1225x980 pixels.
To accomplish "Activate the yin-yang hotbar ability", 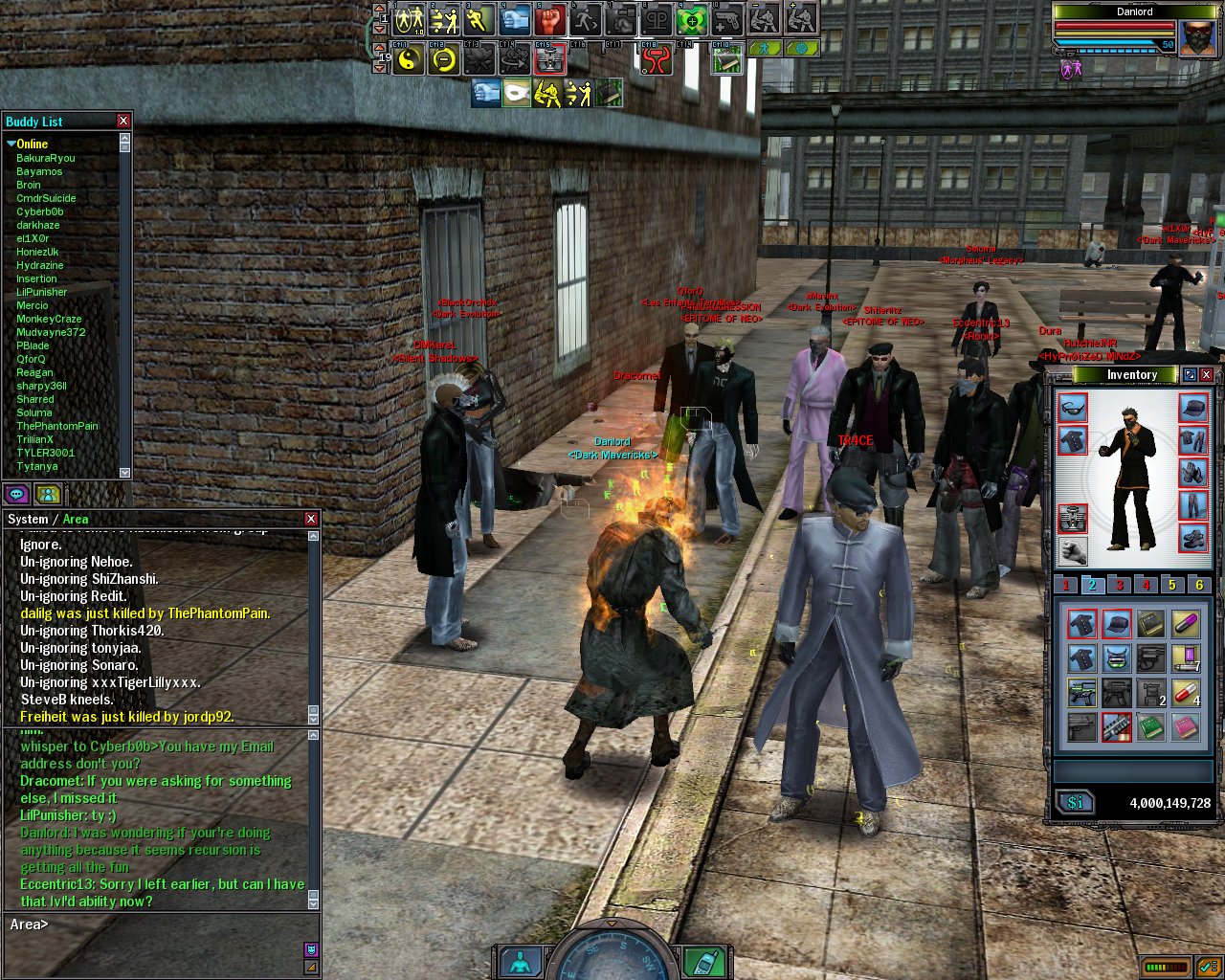I will (x=409, y=59).
